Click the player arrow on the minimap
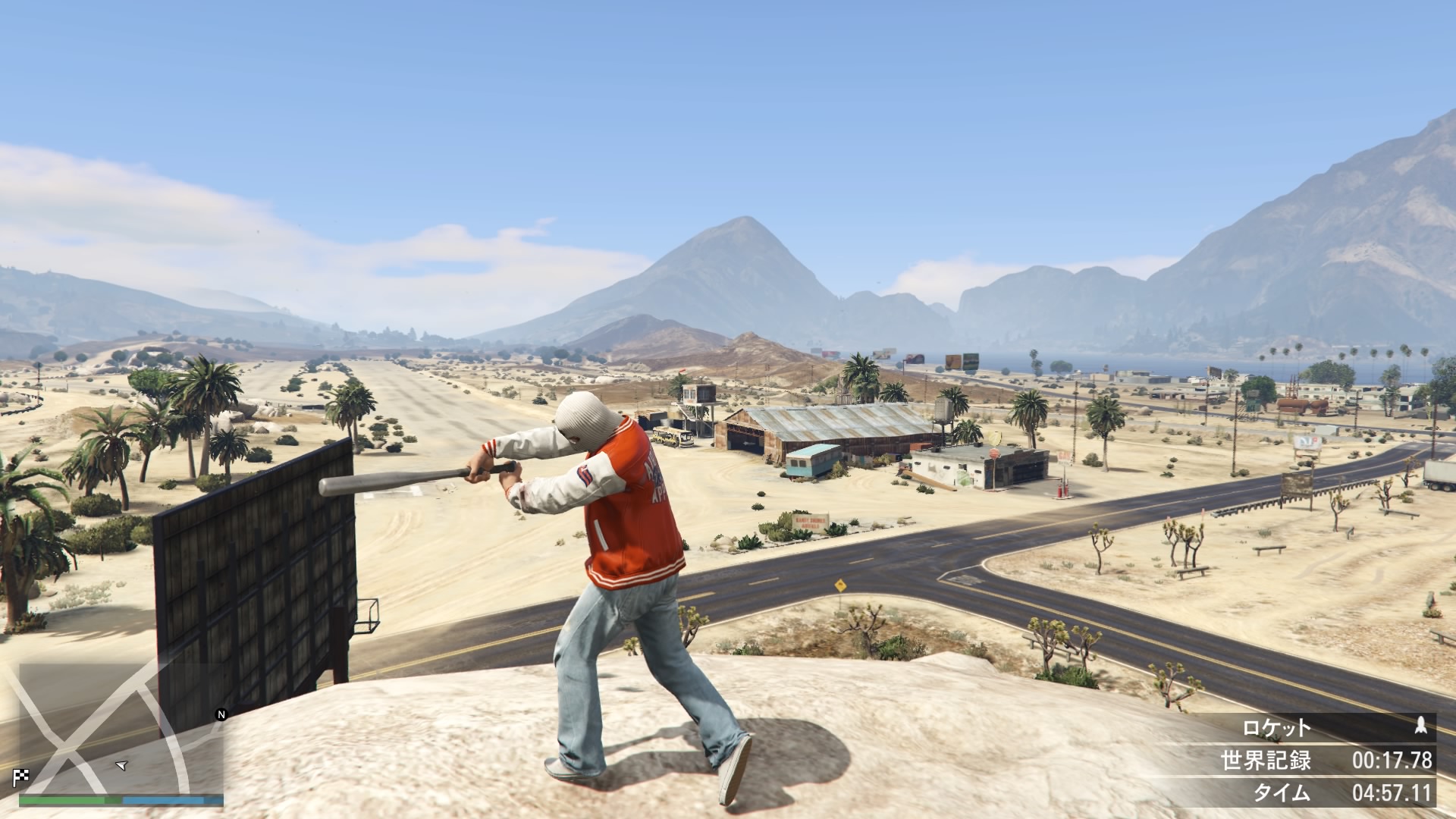1456x819 pixels. pyautogui.click(x=121, y=765)
